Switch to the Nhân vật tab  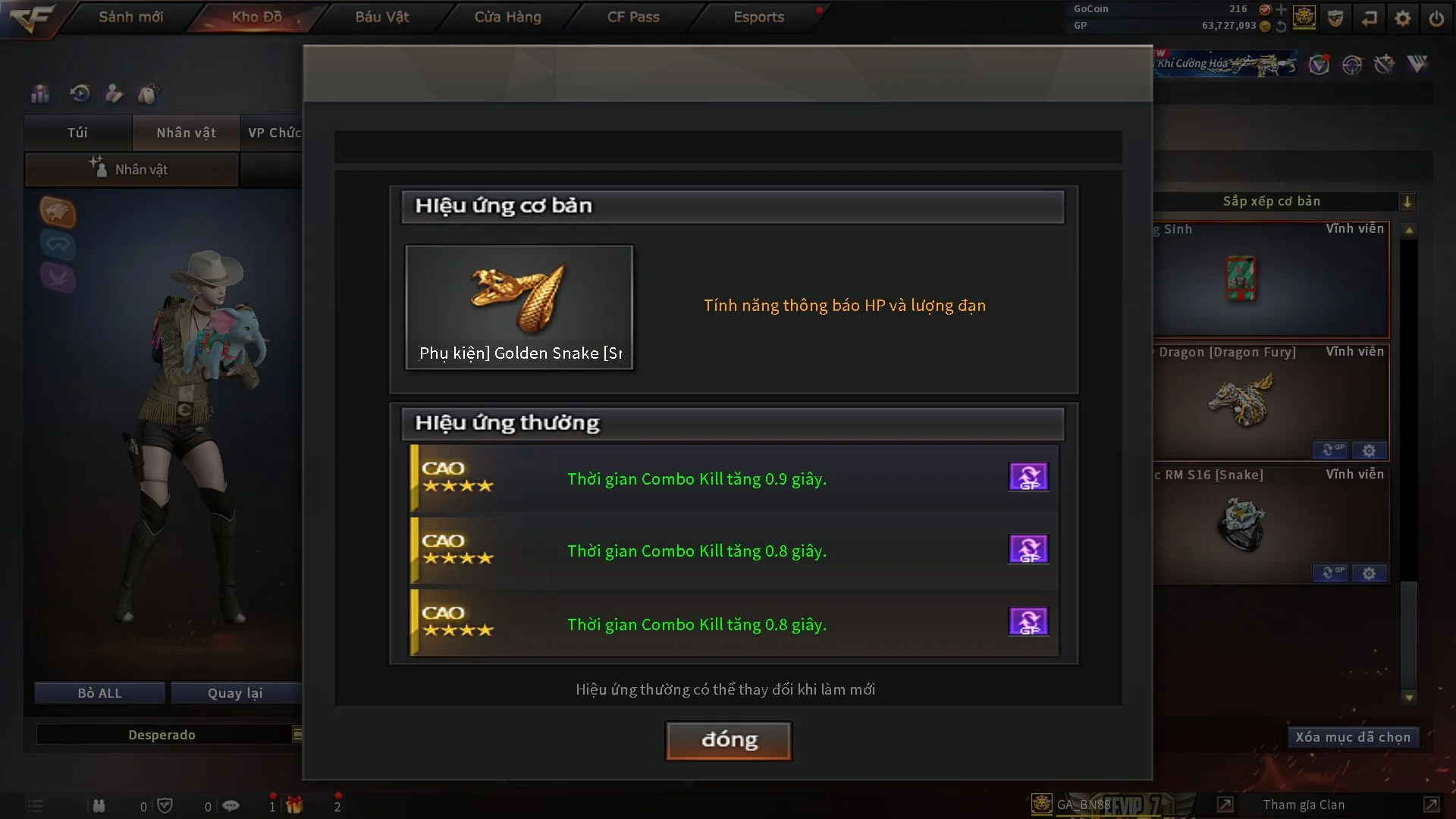point(186,133)
